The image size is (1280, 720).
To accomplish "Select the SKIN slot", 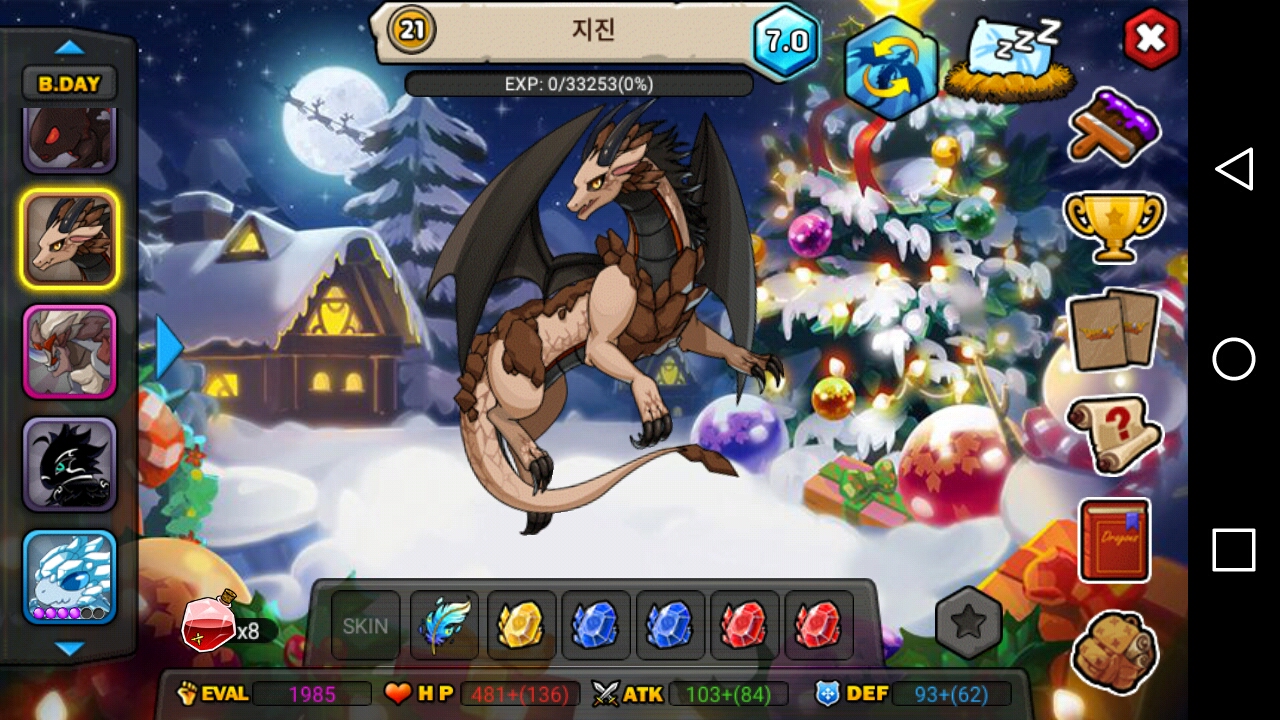I will [x=365, y=626].
